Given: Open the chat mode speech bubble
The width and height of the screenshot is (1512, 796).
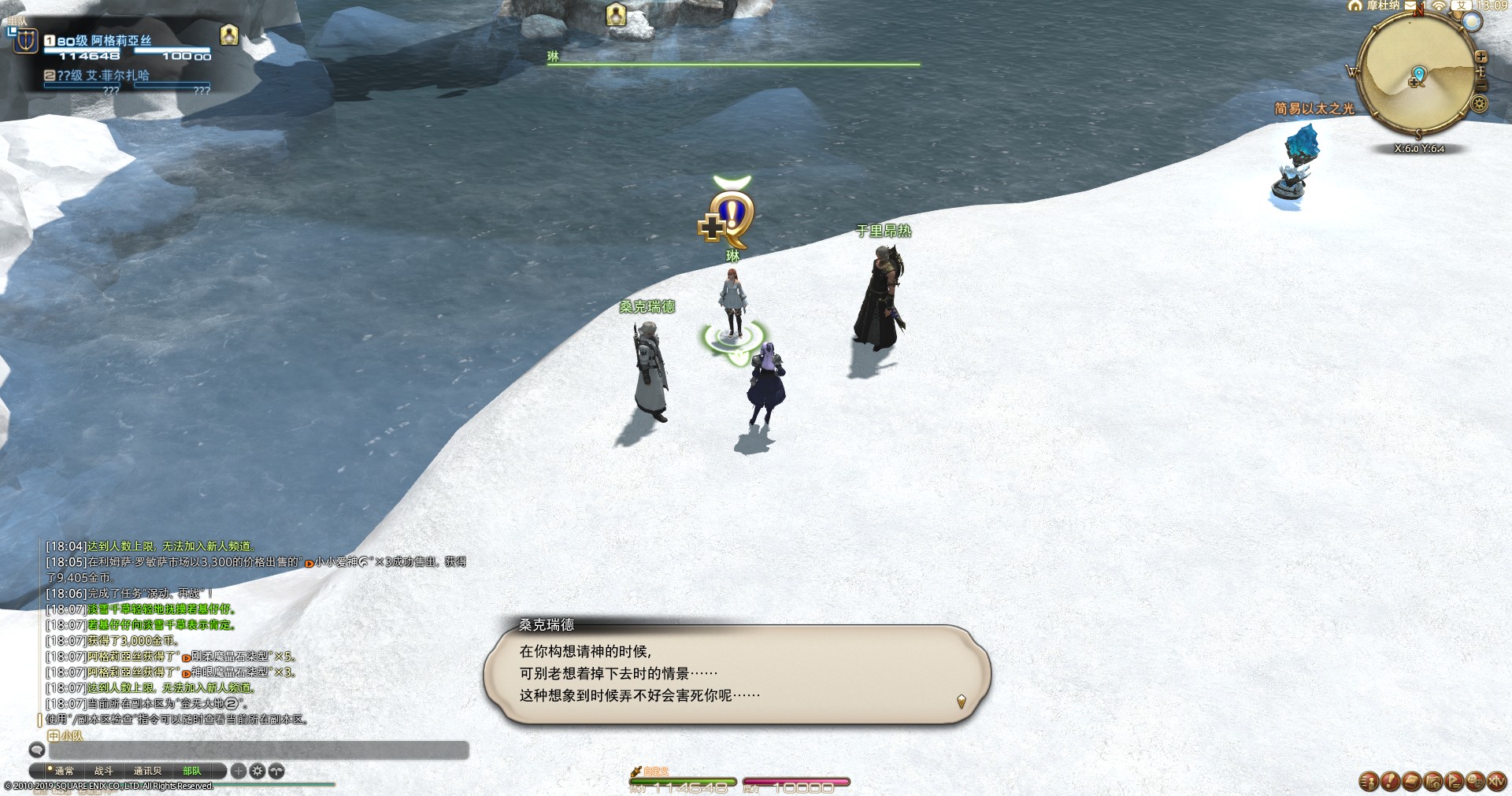Looking at the screenshot, I should pyautogui.click(x=36, y=750).
